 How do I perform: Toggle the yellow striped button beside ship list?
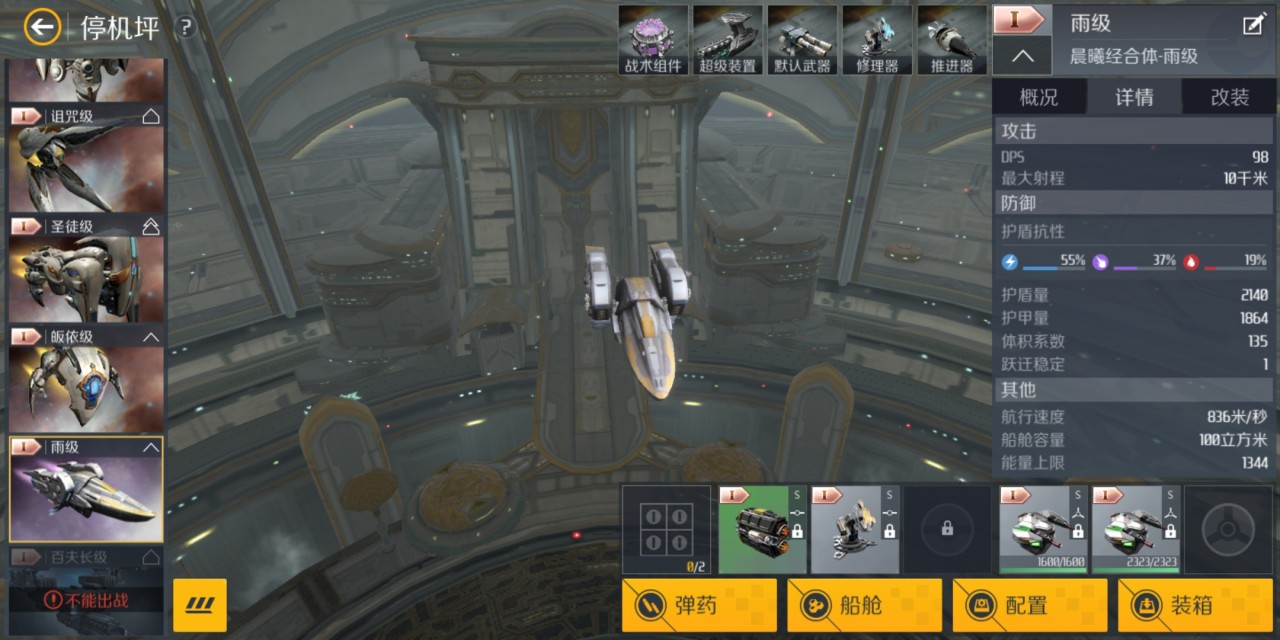(x=200, y=605)
